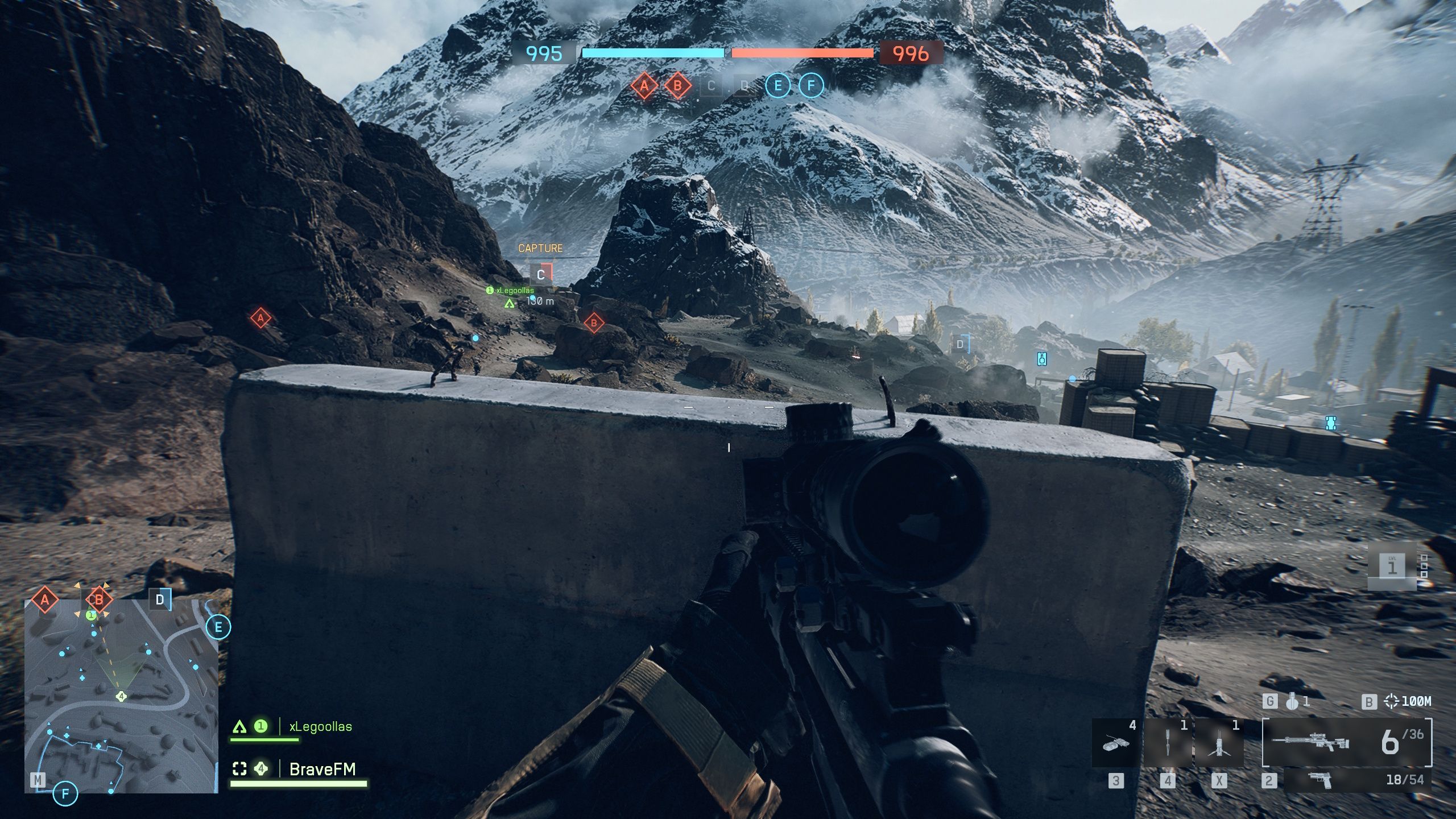Select the frag grenade gadget icon
The image size is (1456, 819).
(x=1292, y=702)
